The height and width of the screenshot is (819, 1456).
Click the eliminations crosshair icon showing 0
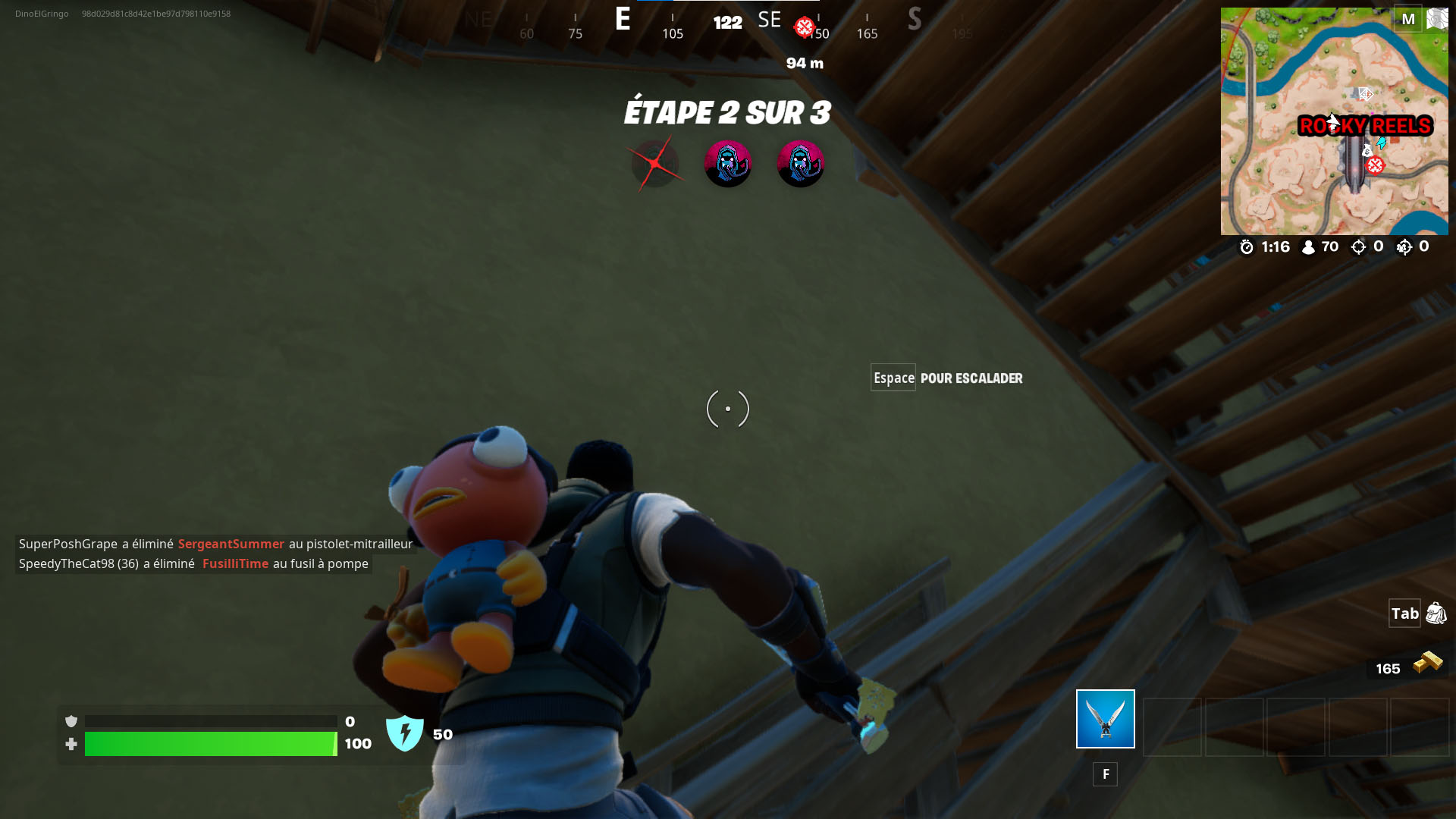point(1358,246)
